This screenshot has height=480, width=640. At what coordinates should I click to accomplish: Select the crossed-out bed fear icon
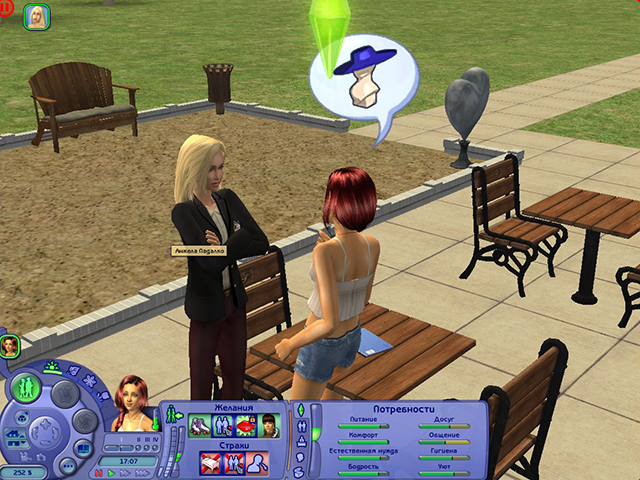[211, 462]
